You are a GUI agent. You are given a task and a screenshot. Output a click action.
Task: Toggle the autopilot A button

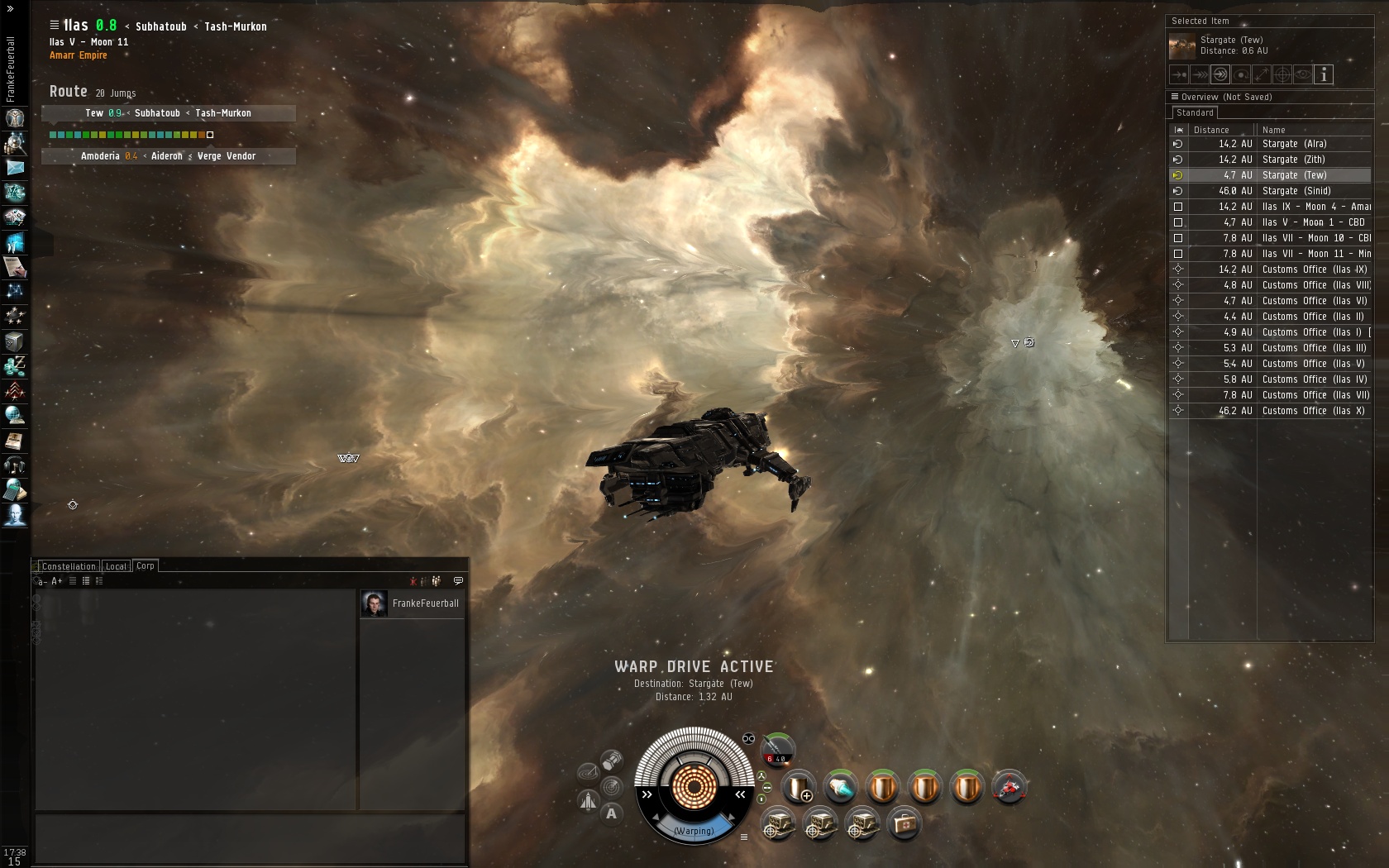pos(611,813)
